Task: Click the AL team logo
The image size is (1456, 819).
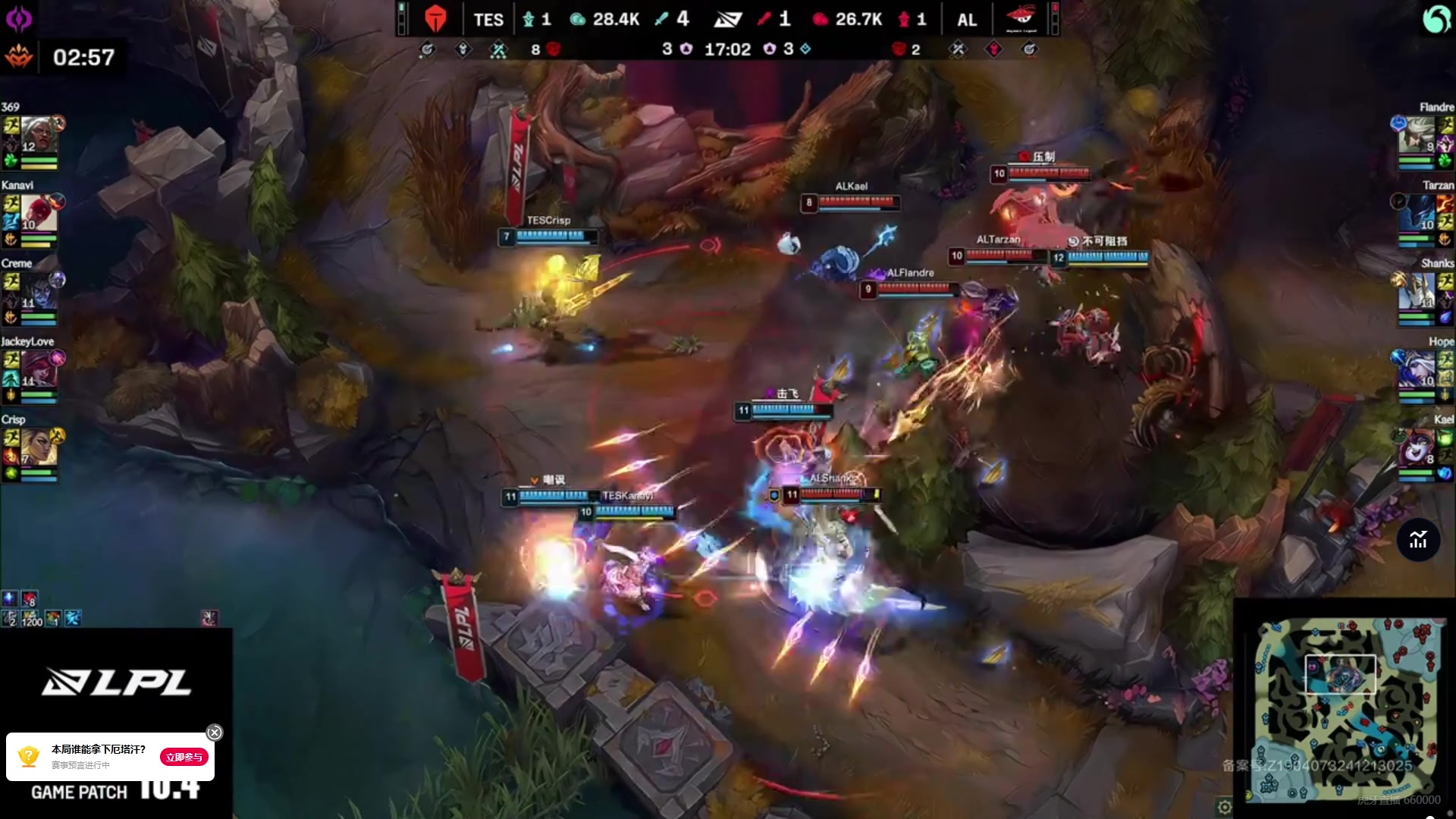Action: (1020, 17)
